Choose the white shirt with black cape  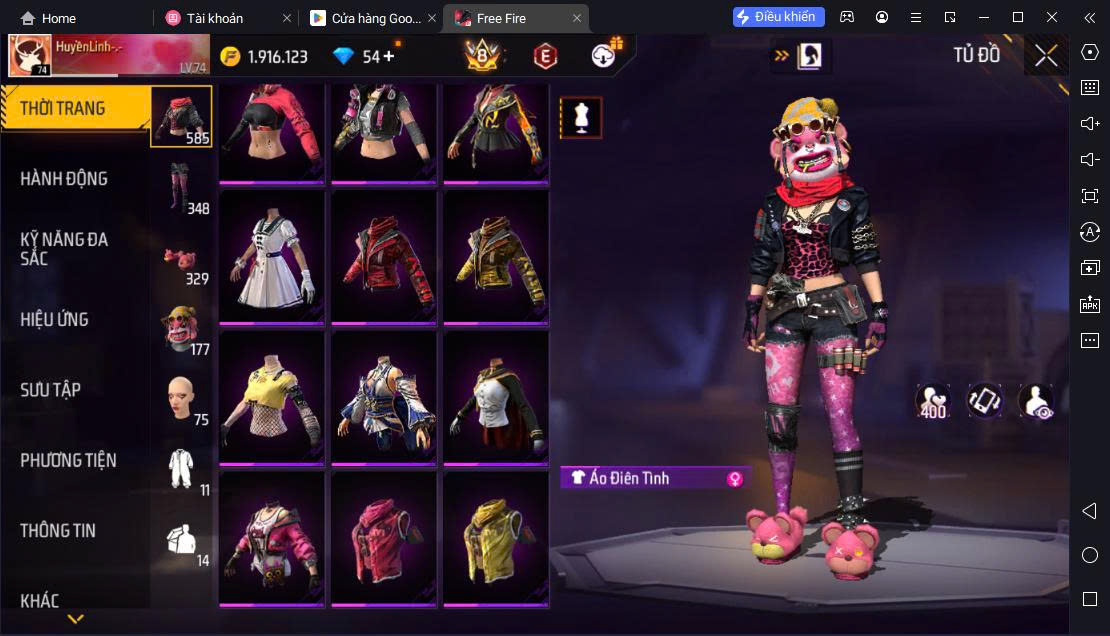click(x=496, y=397)
